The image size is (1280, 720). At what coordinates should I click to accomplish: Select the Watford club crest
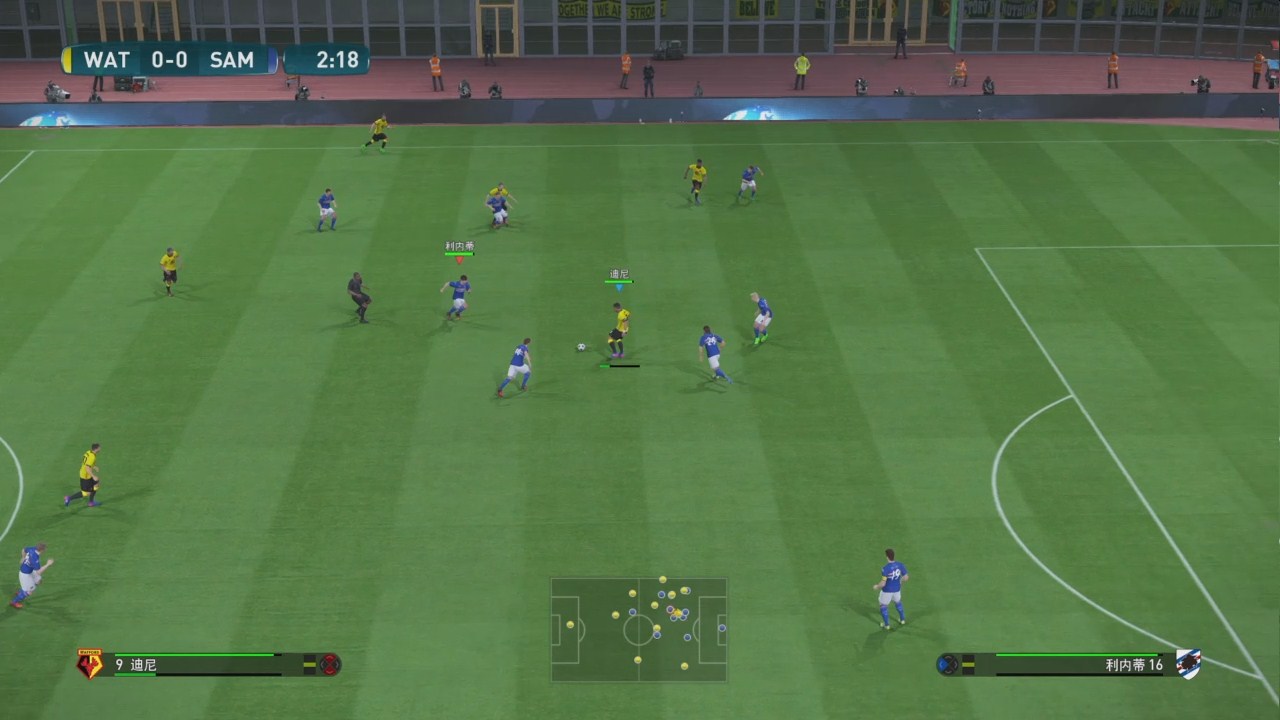pos(90,664)
